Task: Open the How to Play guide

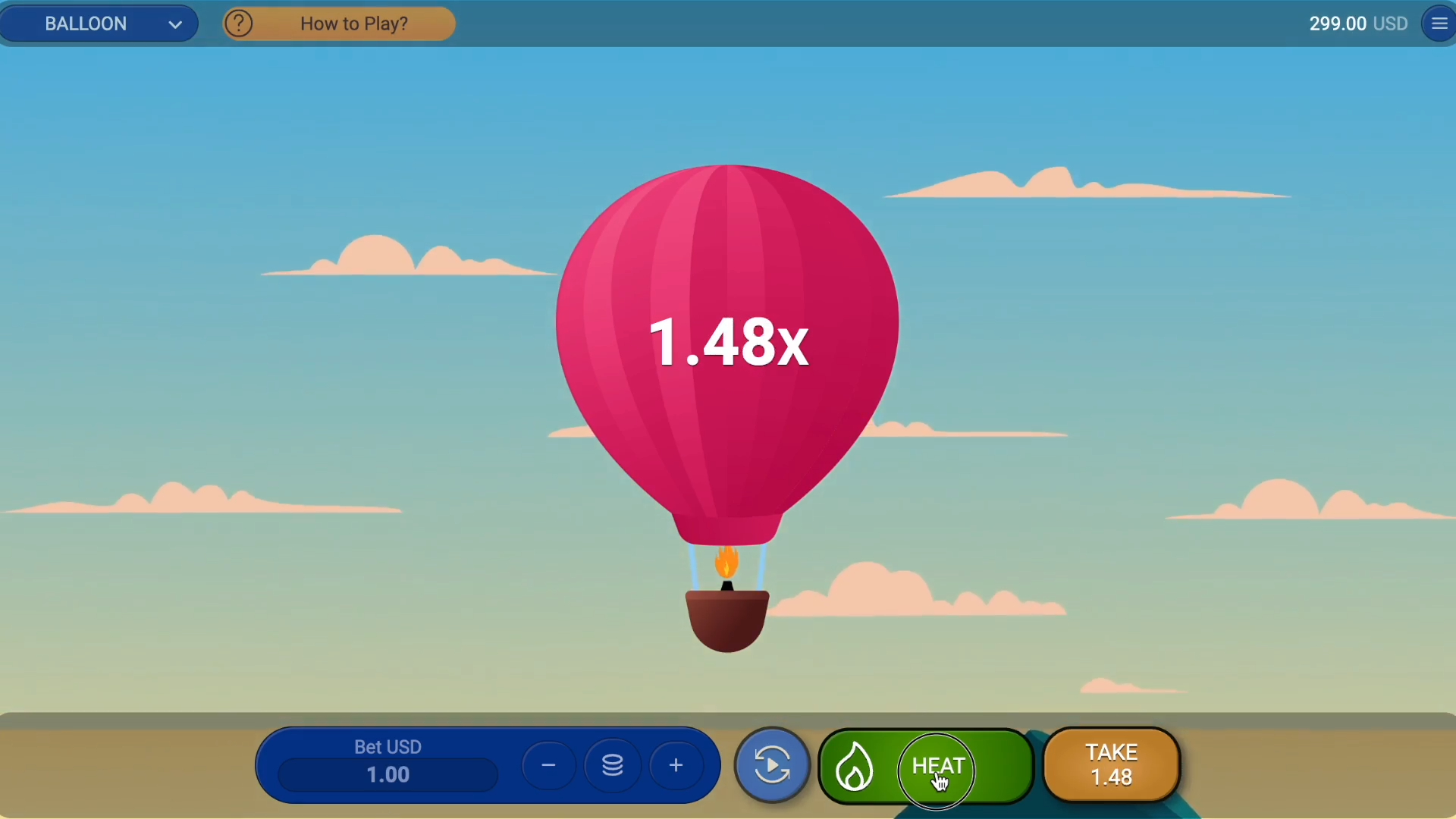Action: click(x=353, y=24)
